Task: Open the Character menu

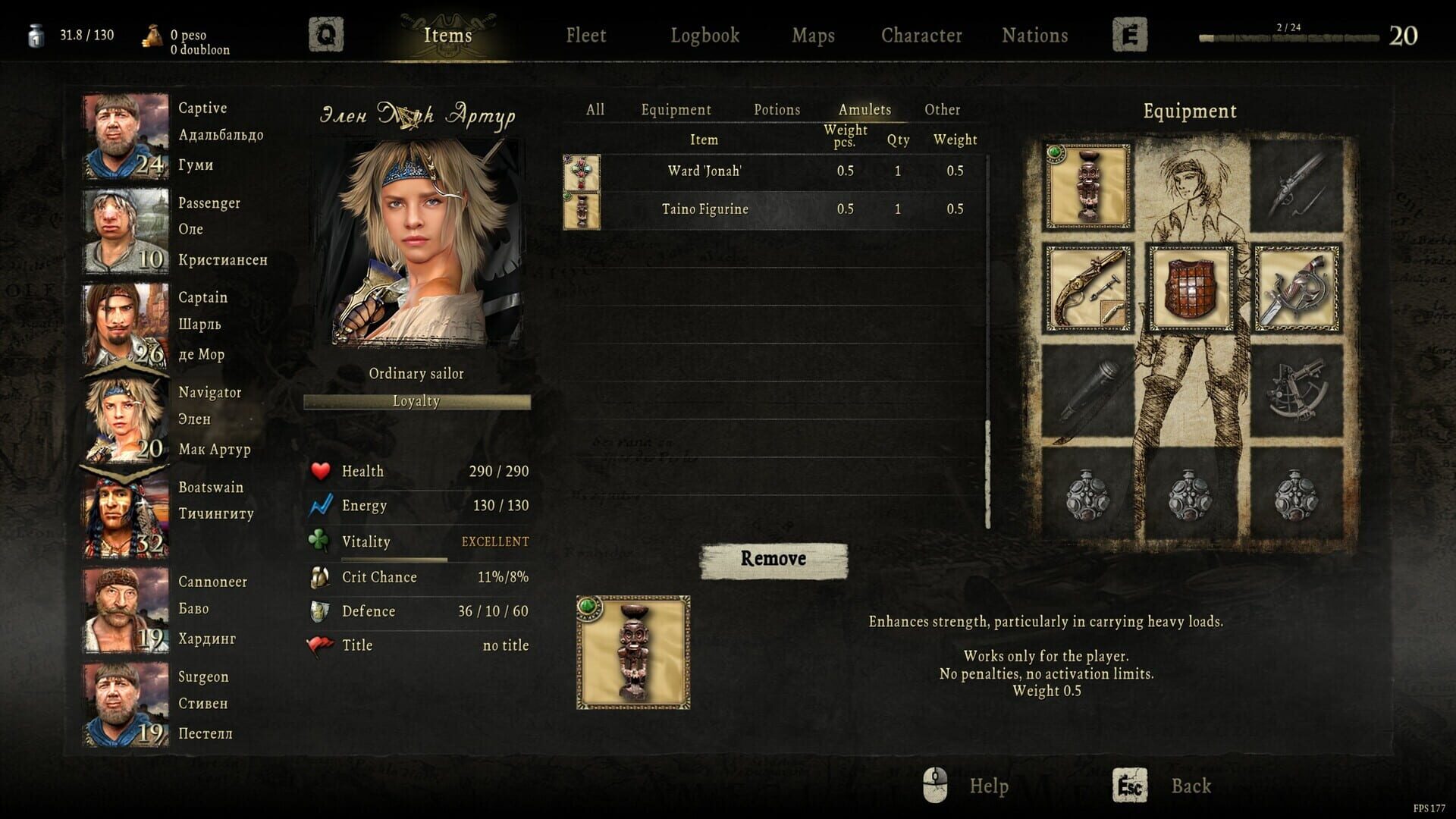Action: [x=921, y=35]
